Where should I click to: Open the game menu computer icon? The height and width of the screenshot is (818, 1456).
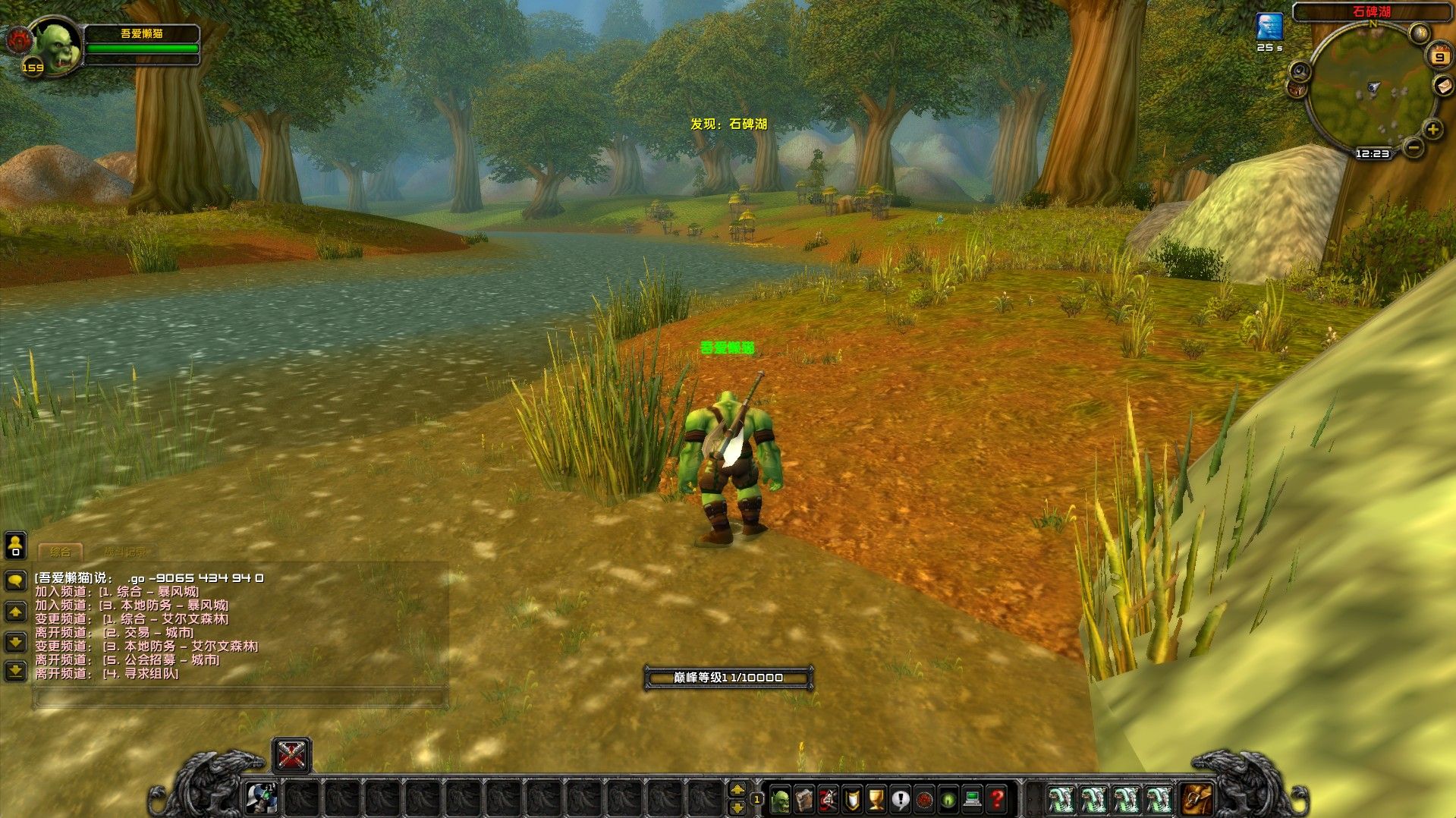pyautogui.click(x=973, y=799)
